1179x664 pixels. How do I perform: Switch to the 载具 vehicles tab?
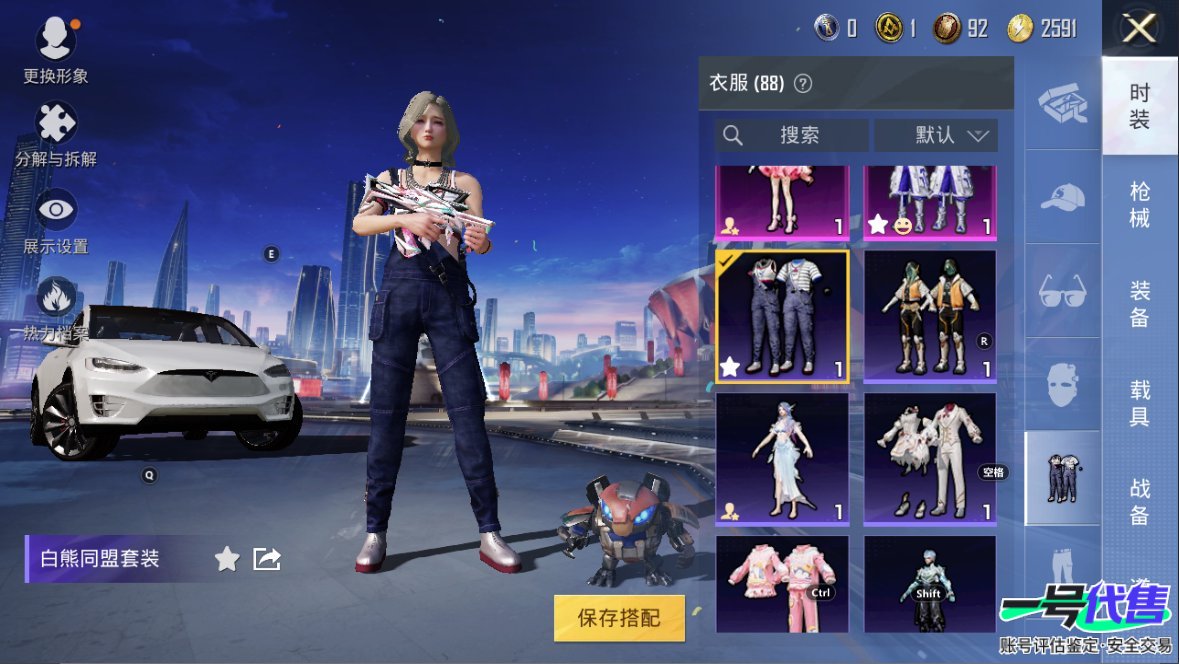(x=1139, y=402)
